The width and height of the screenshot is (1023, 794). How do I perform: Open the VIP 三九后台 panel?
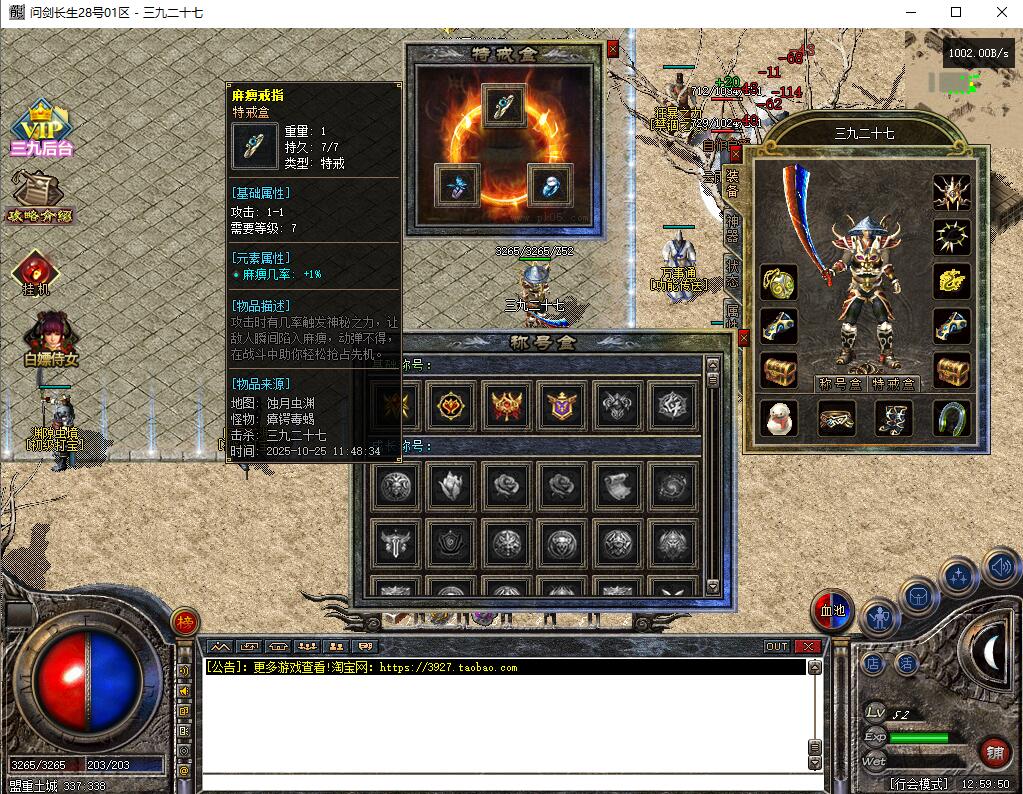(42, 131)
